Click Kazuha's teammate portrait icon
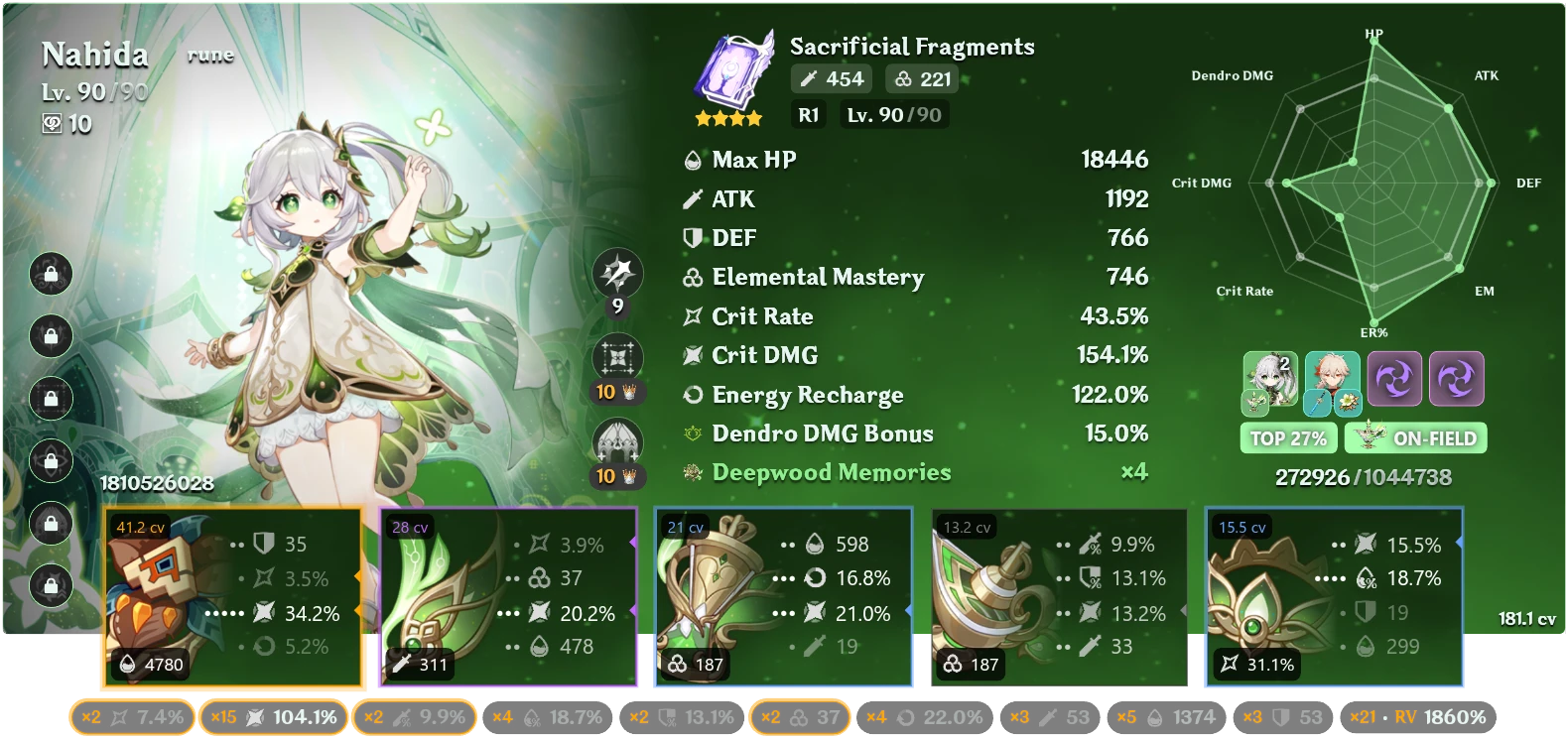This screenshot has width=1568, height=741. pos(1331,379)
